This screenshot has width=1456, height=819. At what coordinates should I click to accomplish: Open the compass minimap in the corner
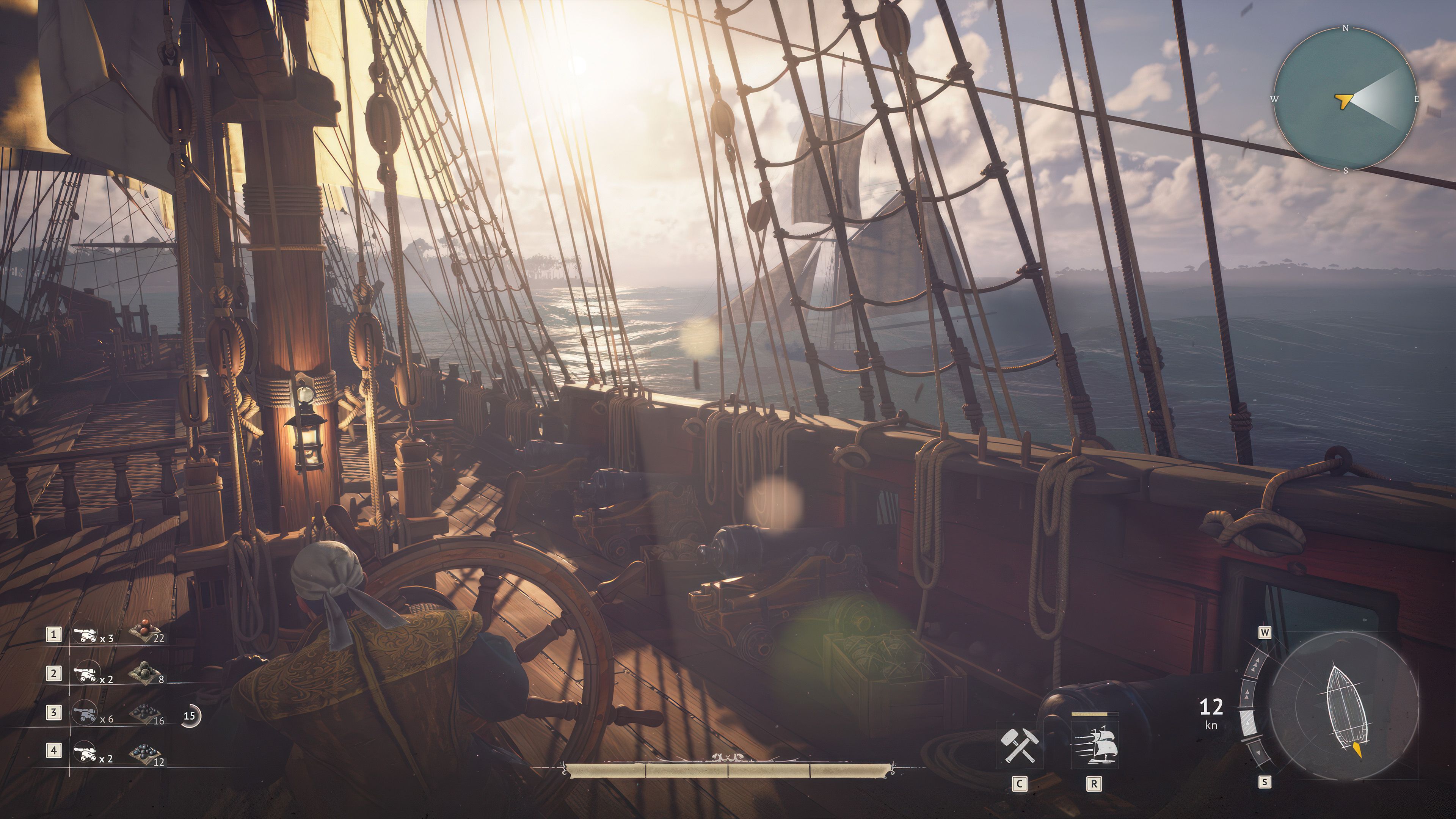(x=1345, y=99)
